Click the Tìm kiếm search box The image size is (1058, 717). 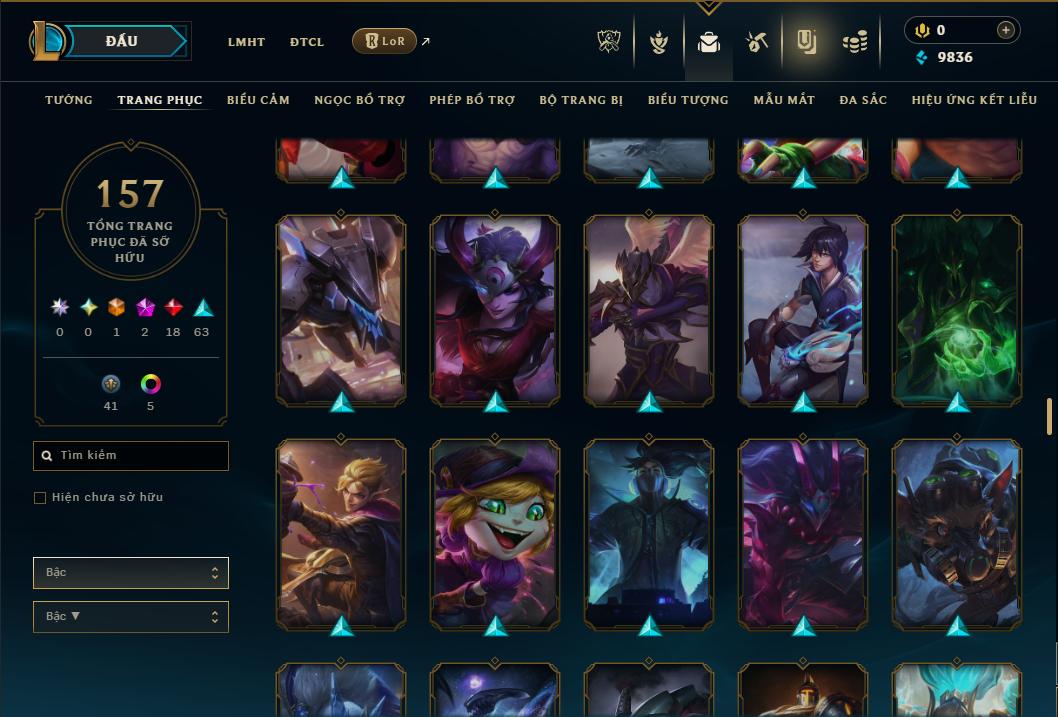pyautogui.click(x=131, y=456)
